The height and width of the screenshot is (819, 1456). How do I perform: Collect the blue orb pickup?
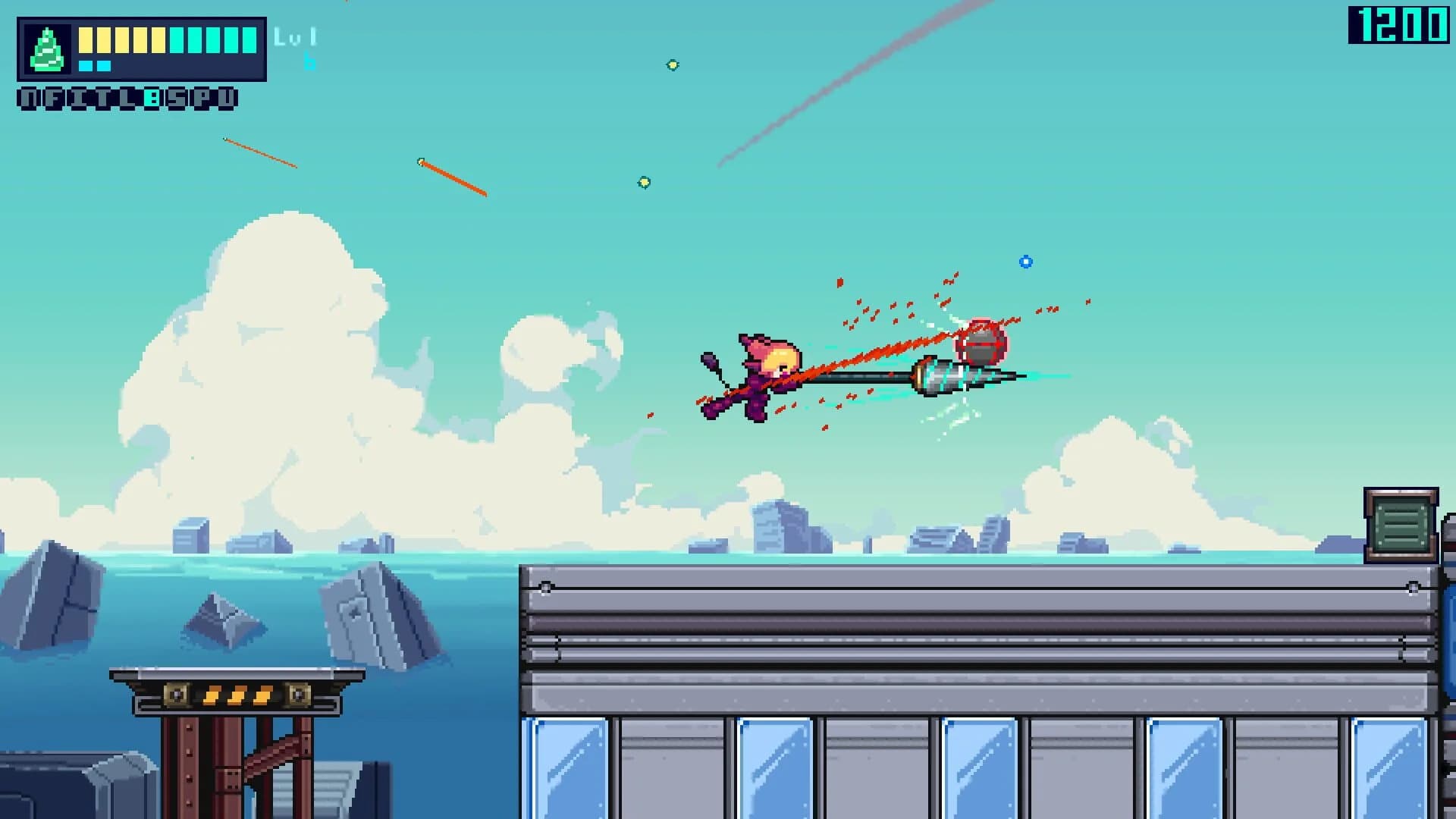click(1027, 262)
